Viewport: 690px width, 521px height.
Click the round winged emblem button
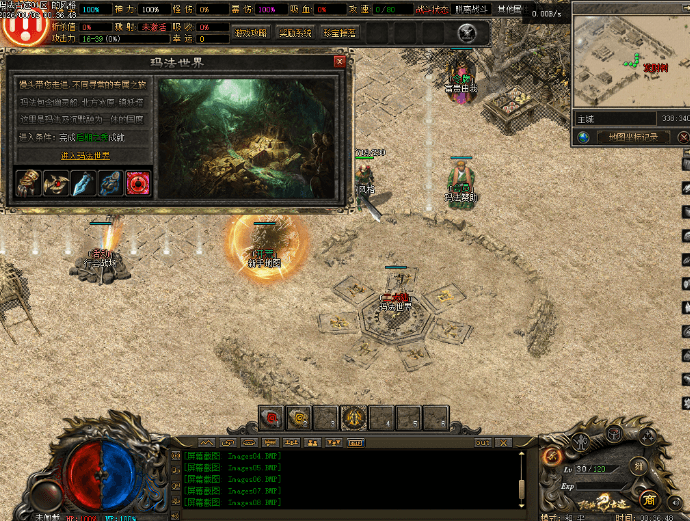click(x=465, y=32)
